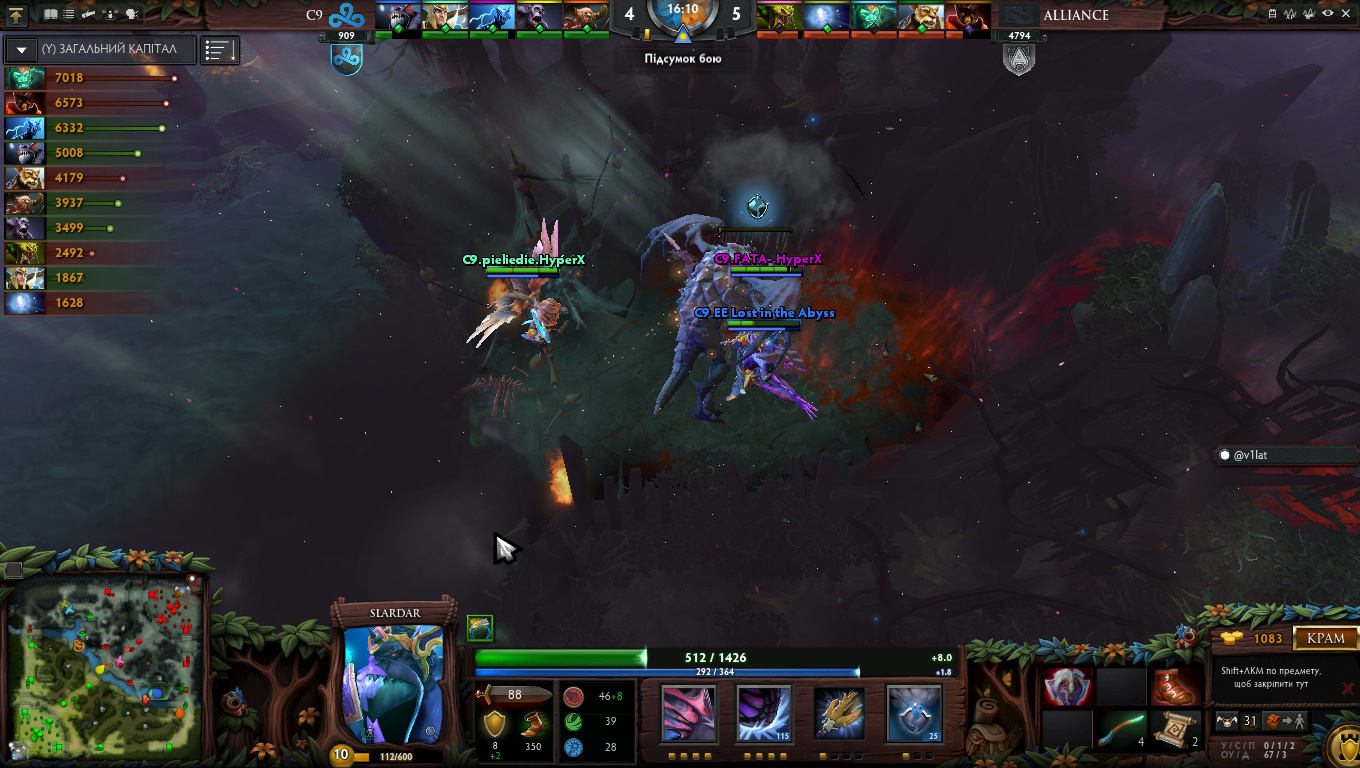
Task: Toggle the eye icon in top bar
Action: pos(1327,15)
